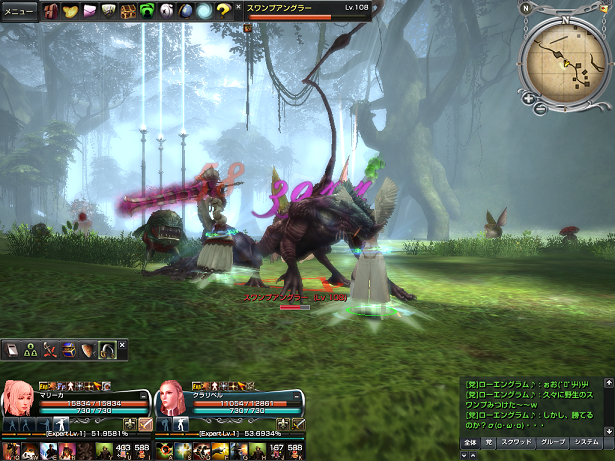The height and width of the screenshot is (461, 615).
Task: Close the small quick-action icon bar
Action: coord(122,345)
